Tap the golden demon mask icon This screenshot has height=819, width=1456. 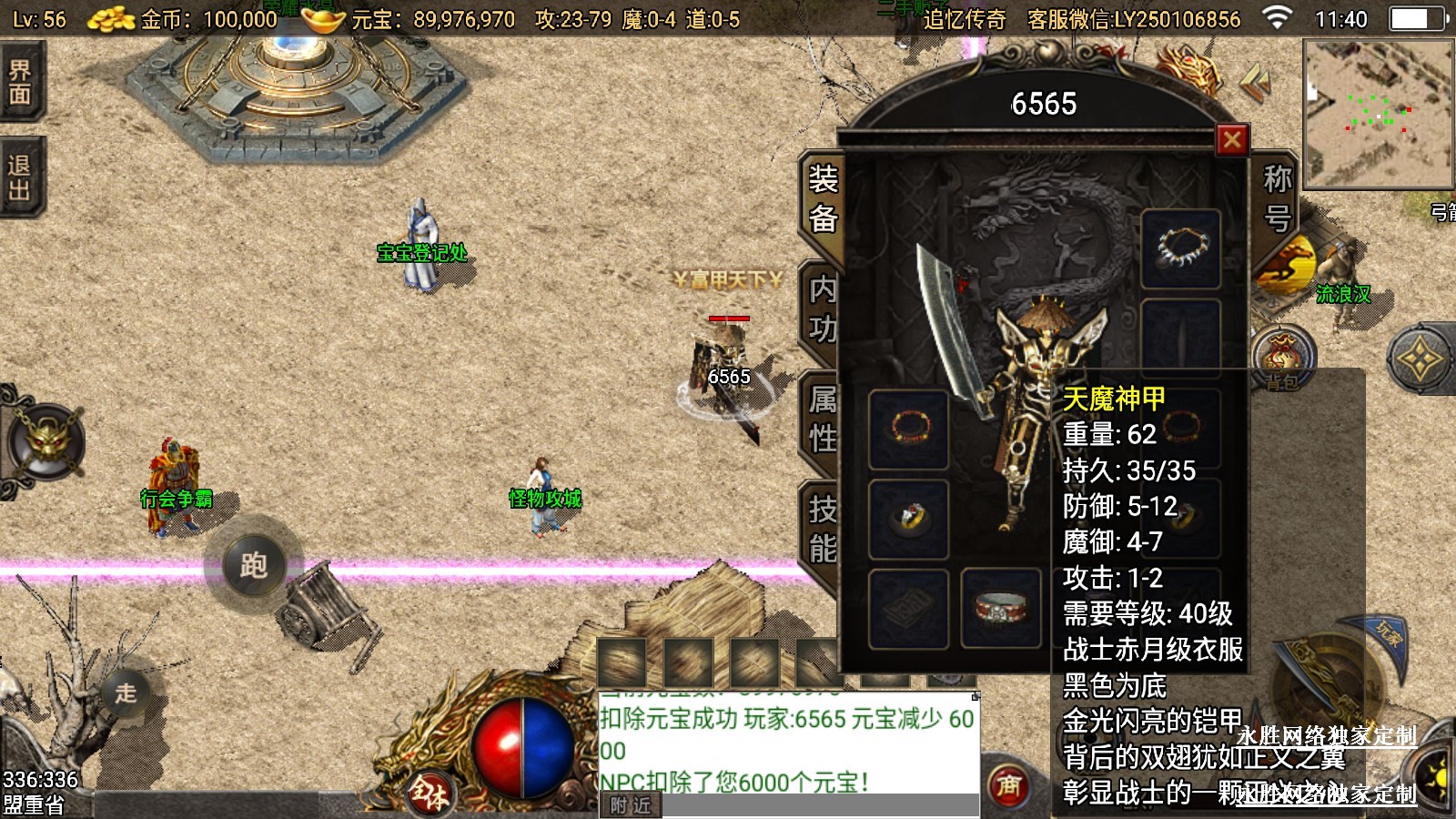(x=45, y=443)
